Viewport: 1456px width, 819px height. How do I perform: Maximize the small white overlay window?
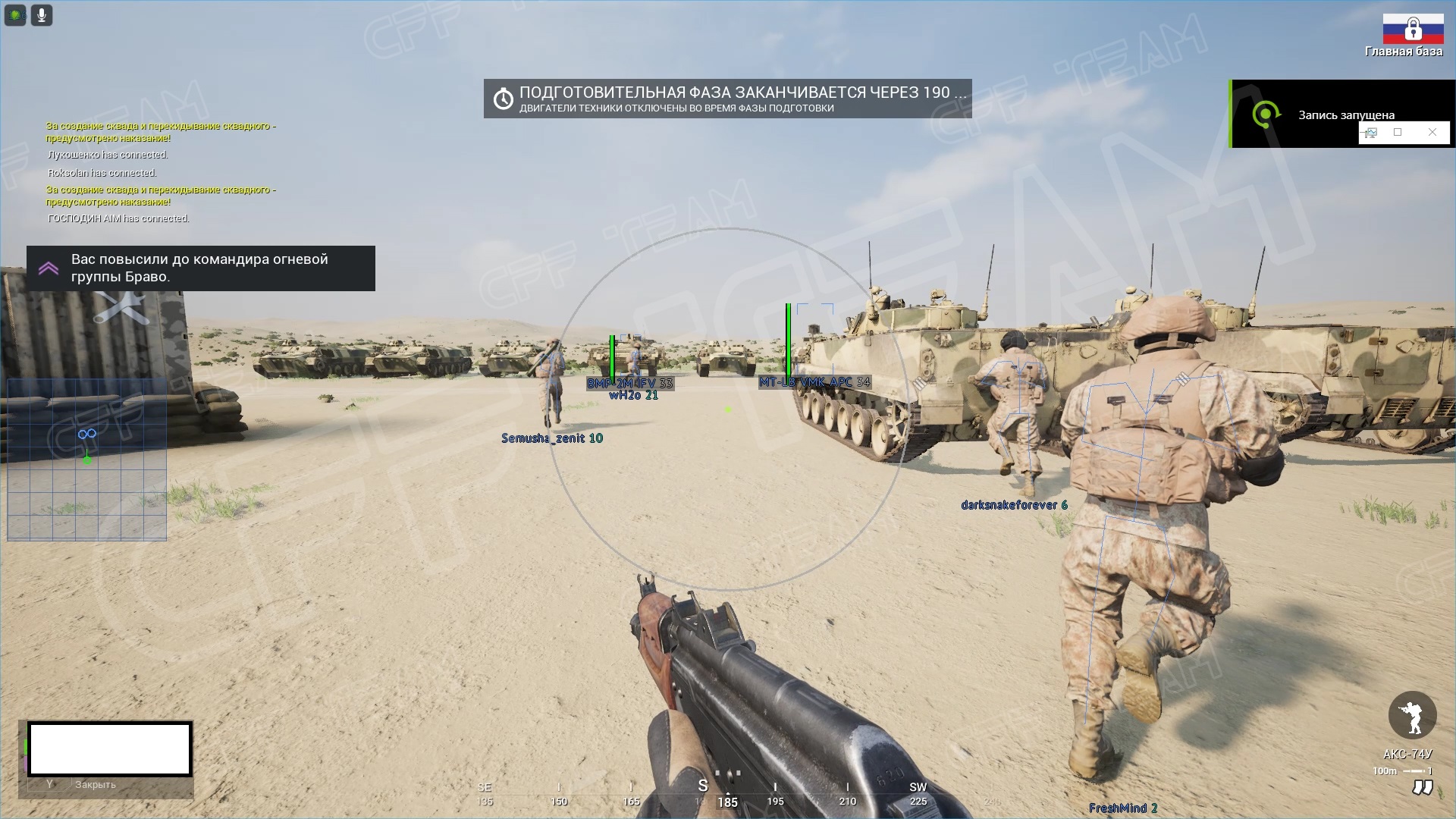coord(1398,133)
